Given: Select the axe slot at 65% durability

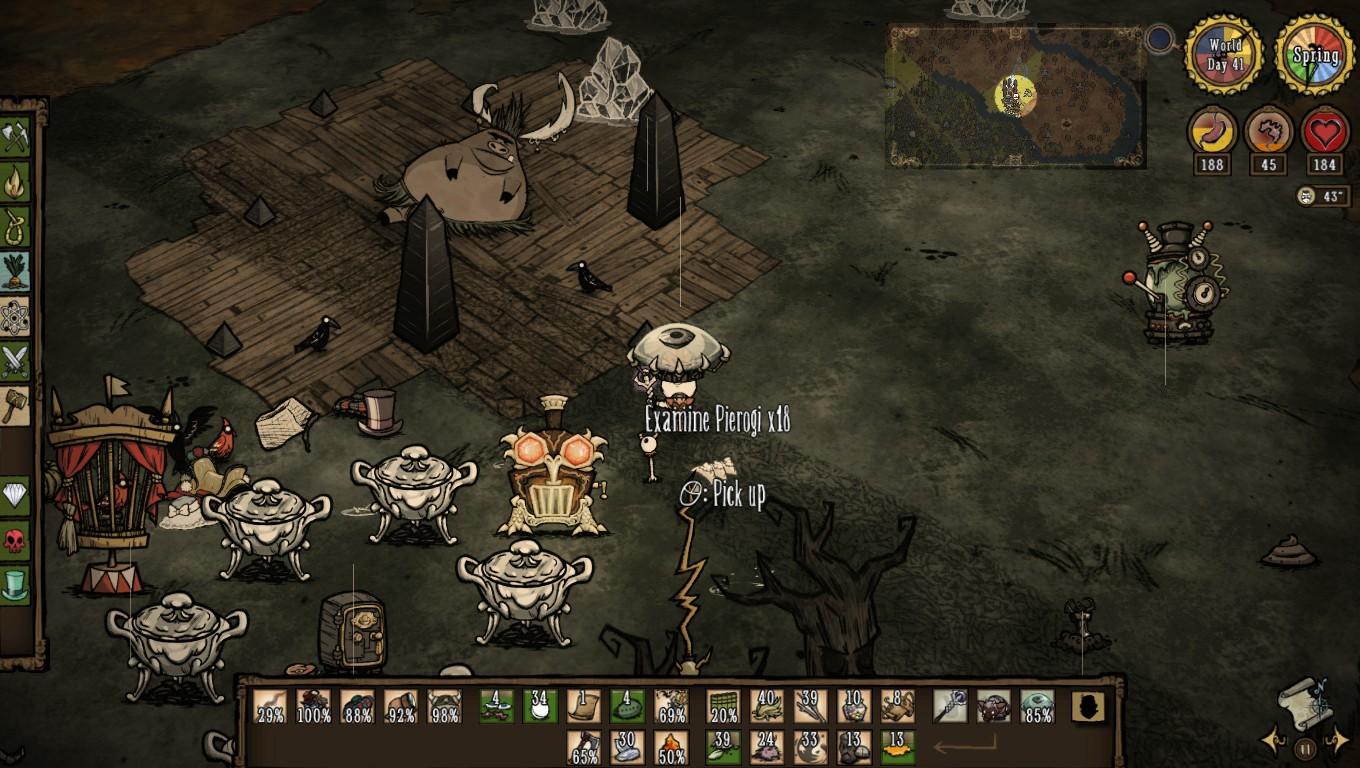Looking at the screenshot, I should 584,748.
